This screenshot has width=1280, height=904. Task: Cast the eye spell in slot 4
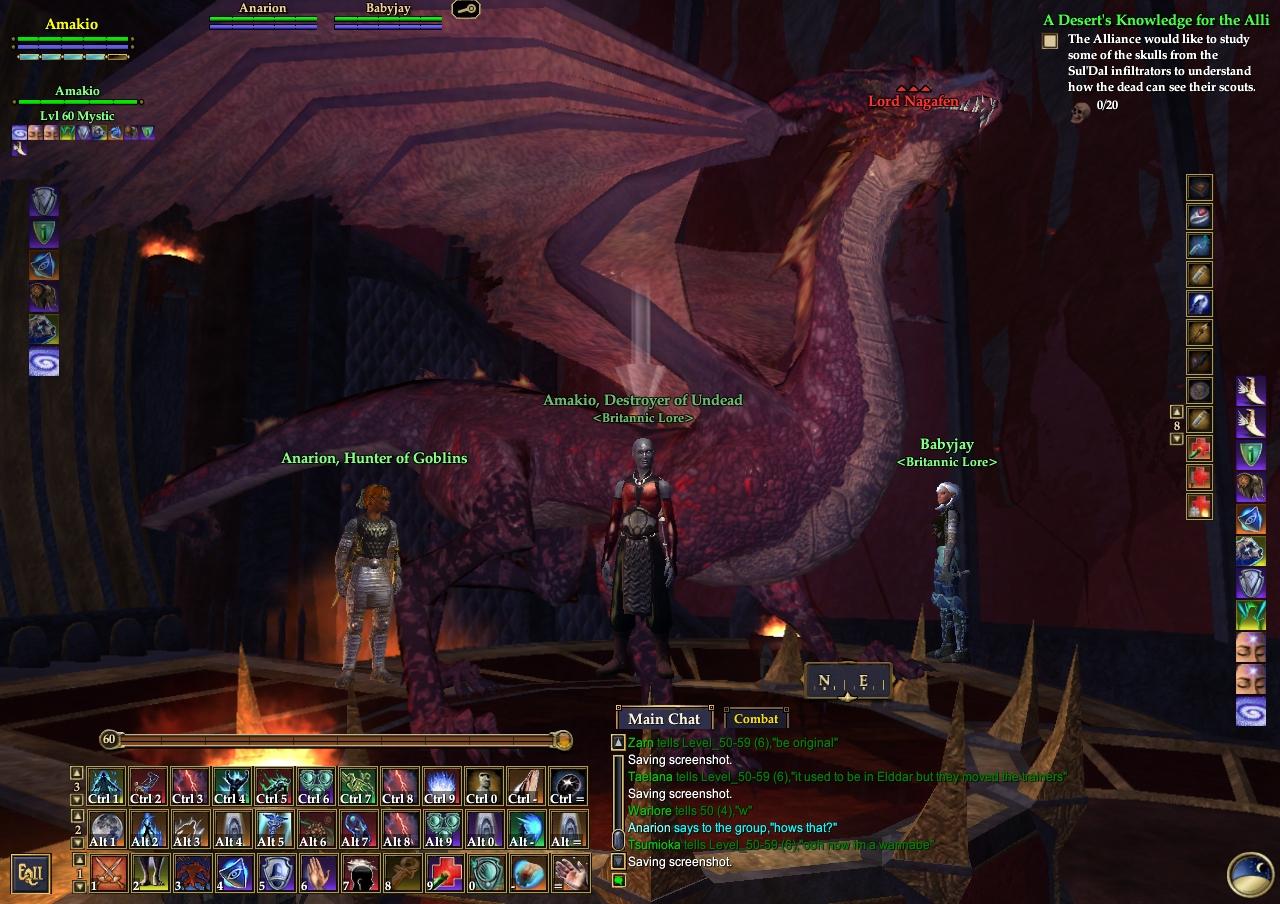[233, 873]
